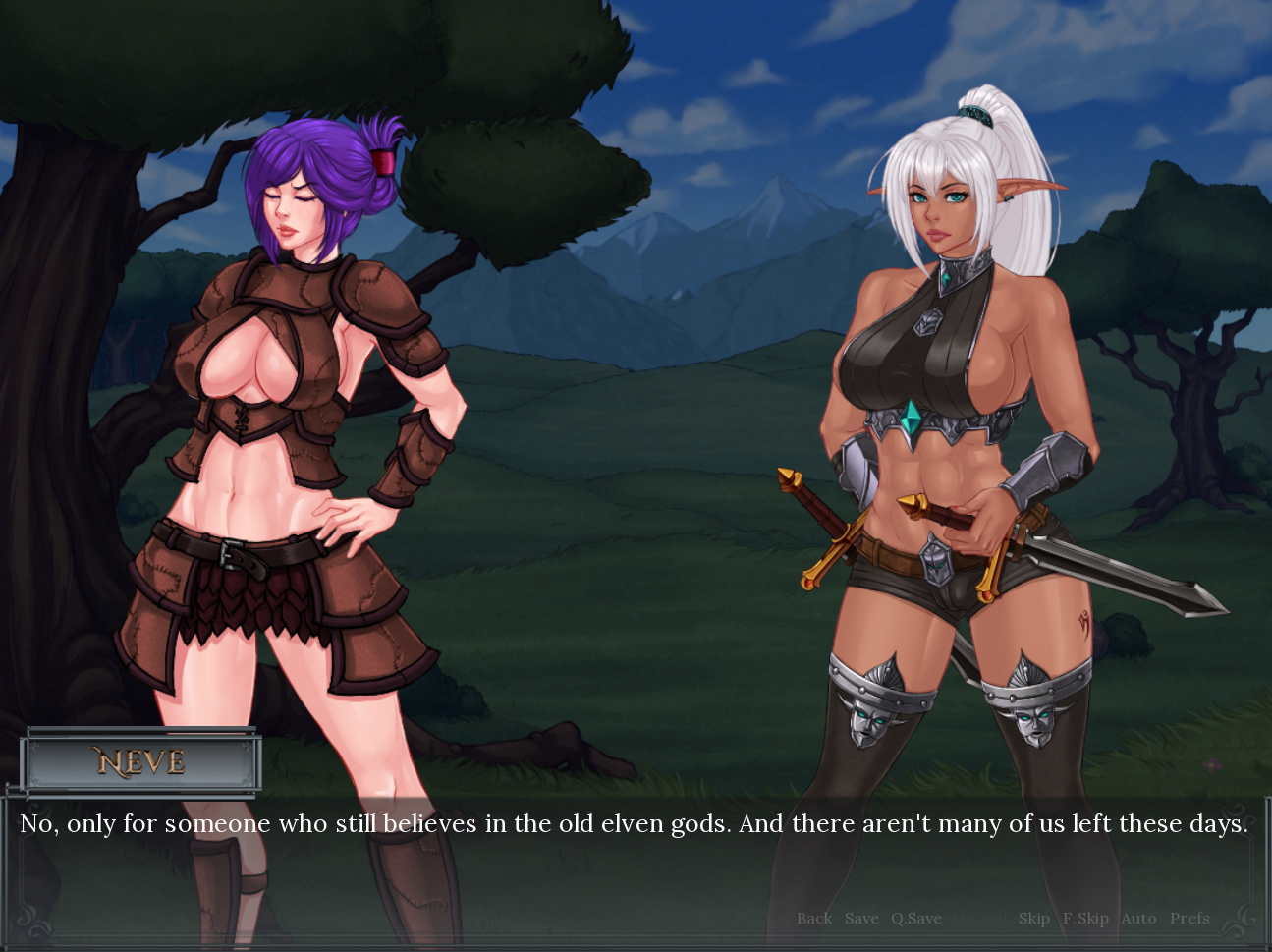The image size is (1272, 952).
Task: Quick save with Q.Save
Action: [916, 919]
